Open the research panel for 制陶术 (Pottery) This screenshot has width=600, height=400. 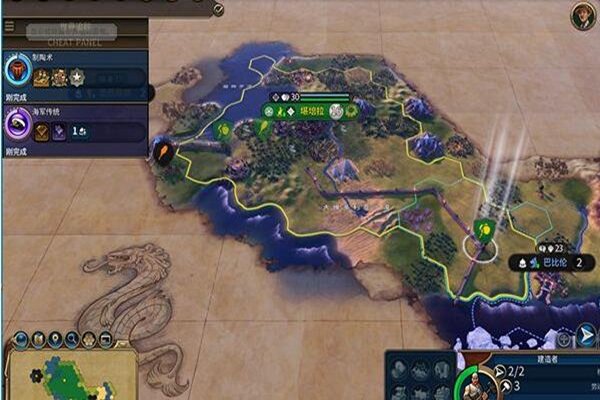pyautogui.click(x=19, y=71)
